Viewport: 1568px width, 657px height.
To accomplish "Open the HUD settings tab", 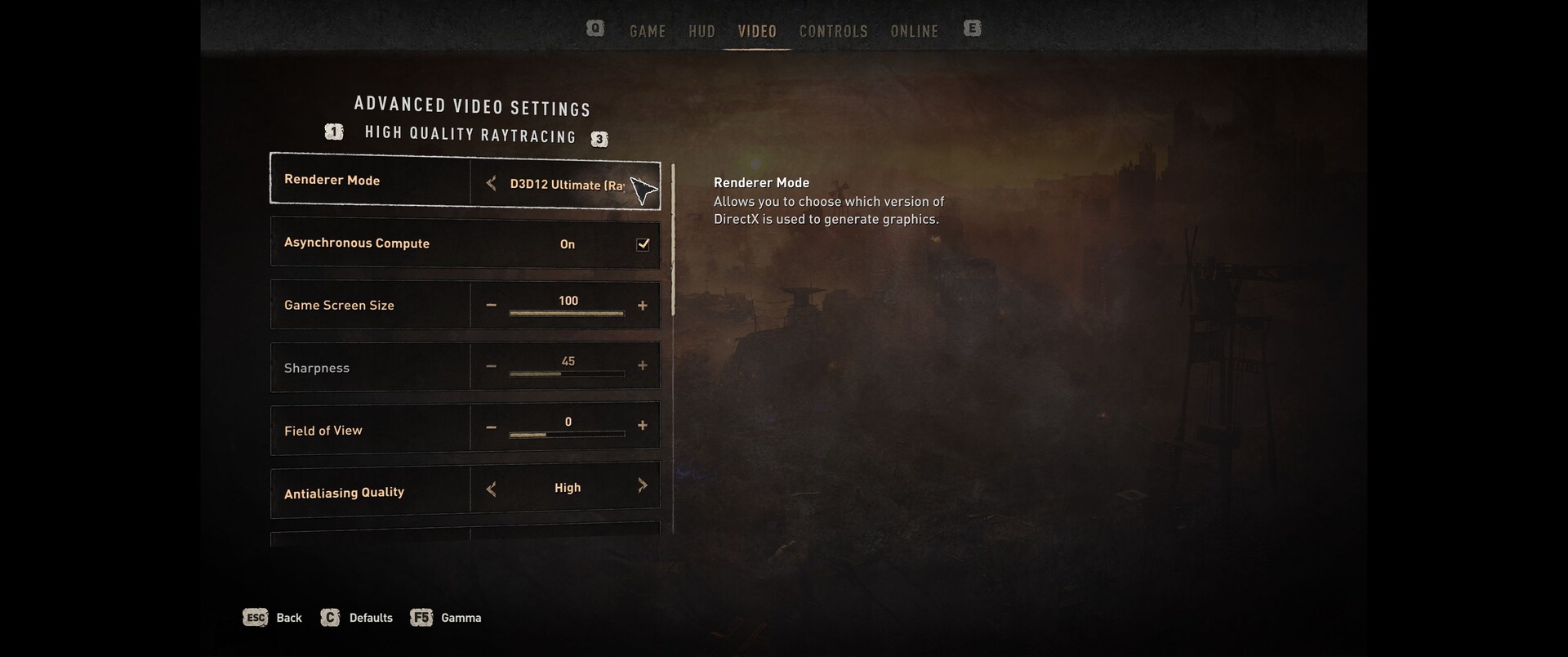I will 702,31.
